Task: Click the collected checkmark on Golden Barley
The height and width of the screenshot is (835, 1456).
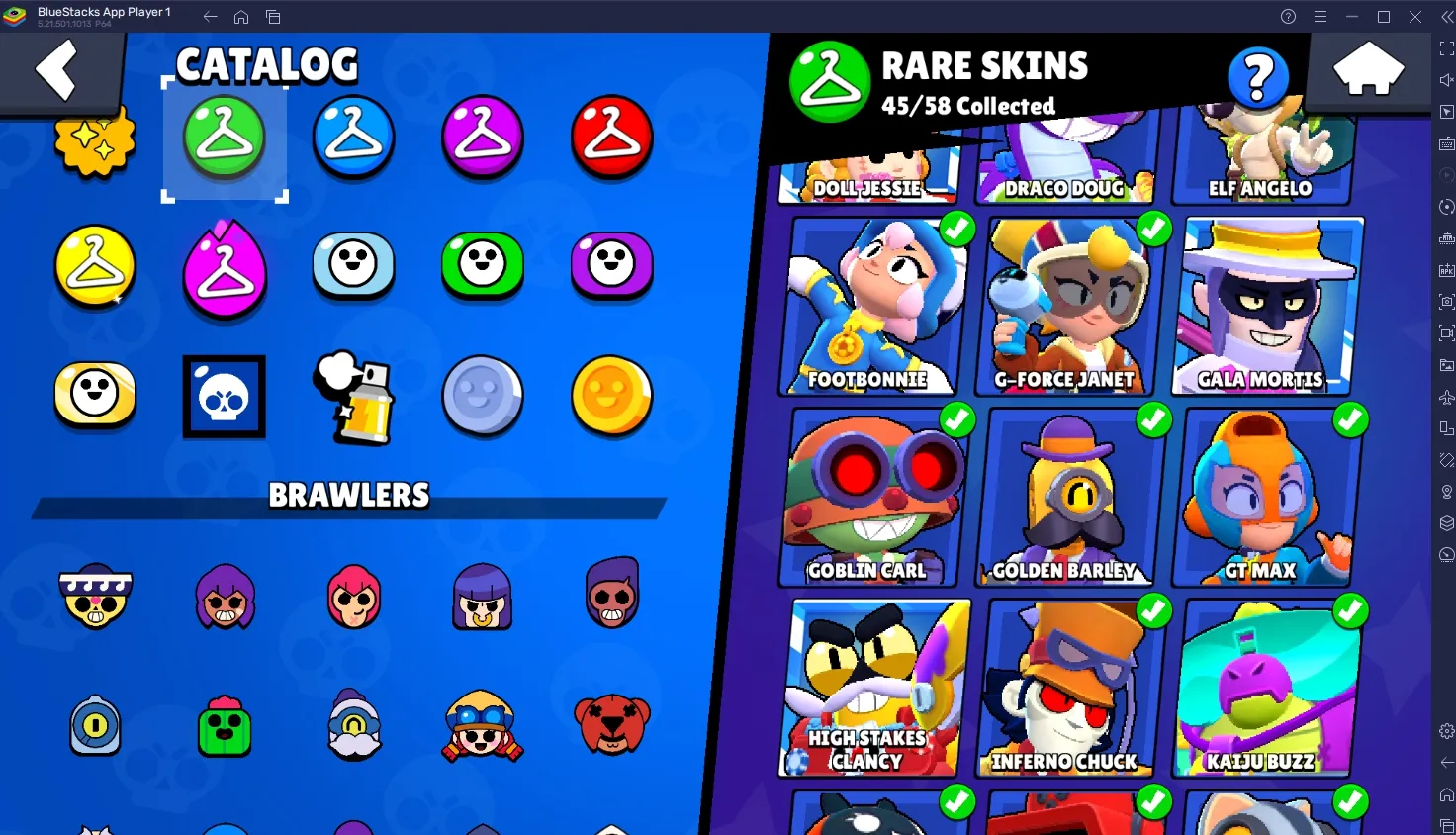Action: (1153, 420)
